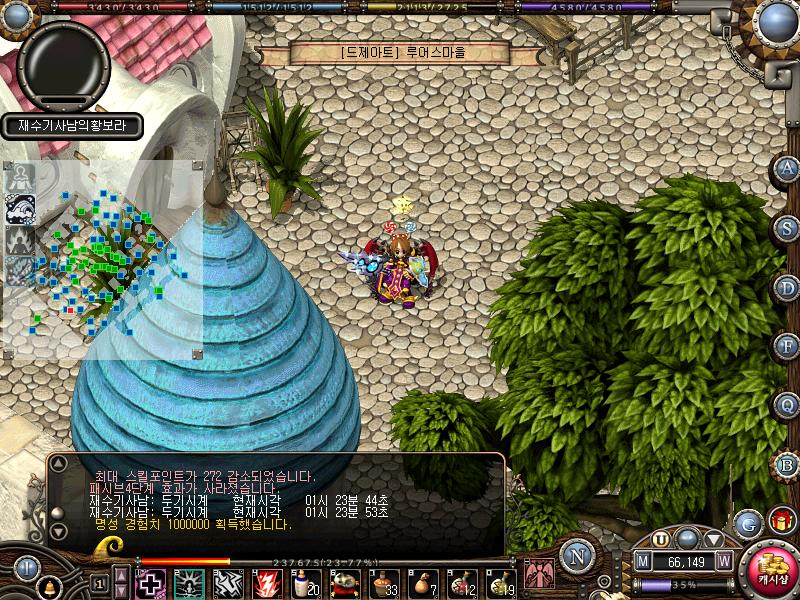Use the white bottle item with 20 count

point(304,582)
